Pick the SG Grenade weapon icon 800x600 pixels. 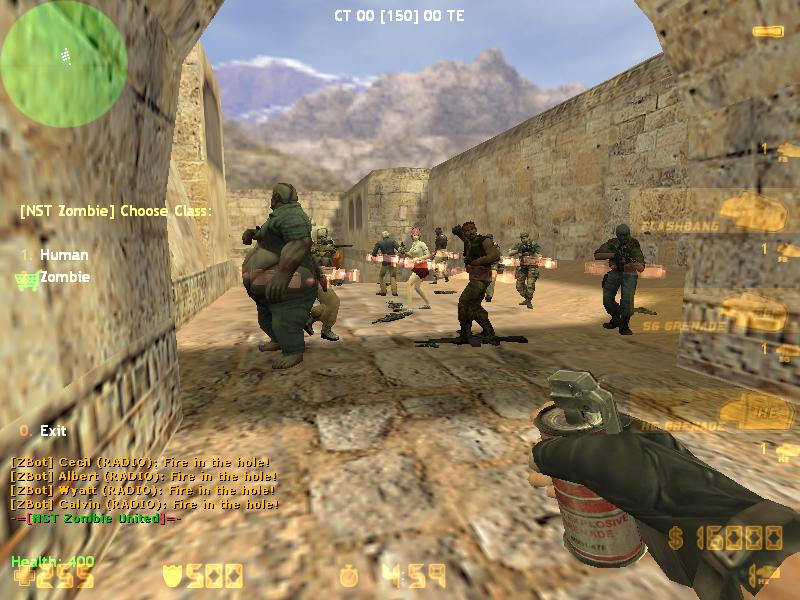coord(753,313)
